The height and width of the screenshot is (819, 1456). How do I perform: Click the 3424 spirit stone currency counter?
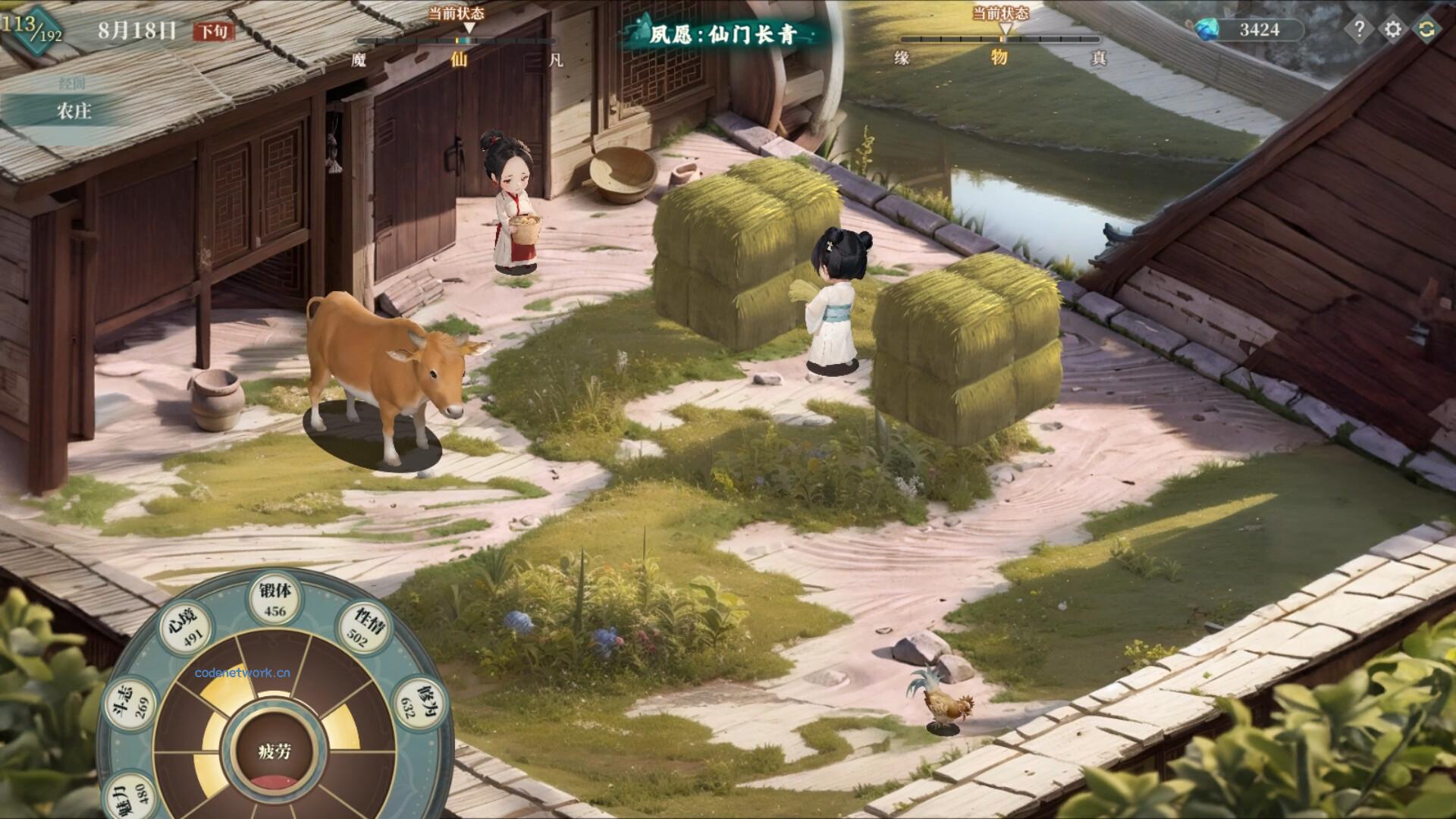[x=1250, y=30]
